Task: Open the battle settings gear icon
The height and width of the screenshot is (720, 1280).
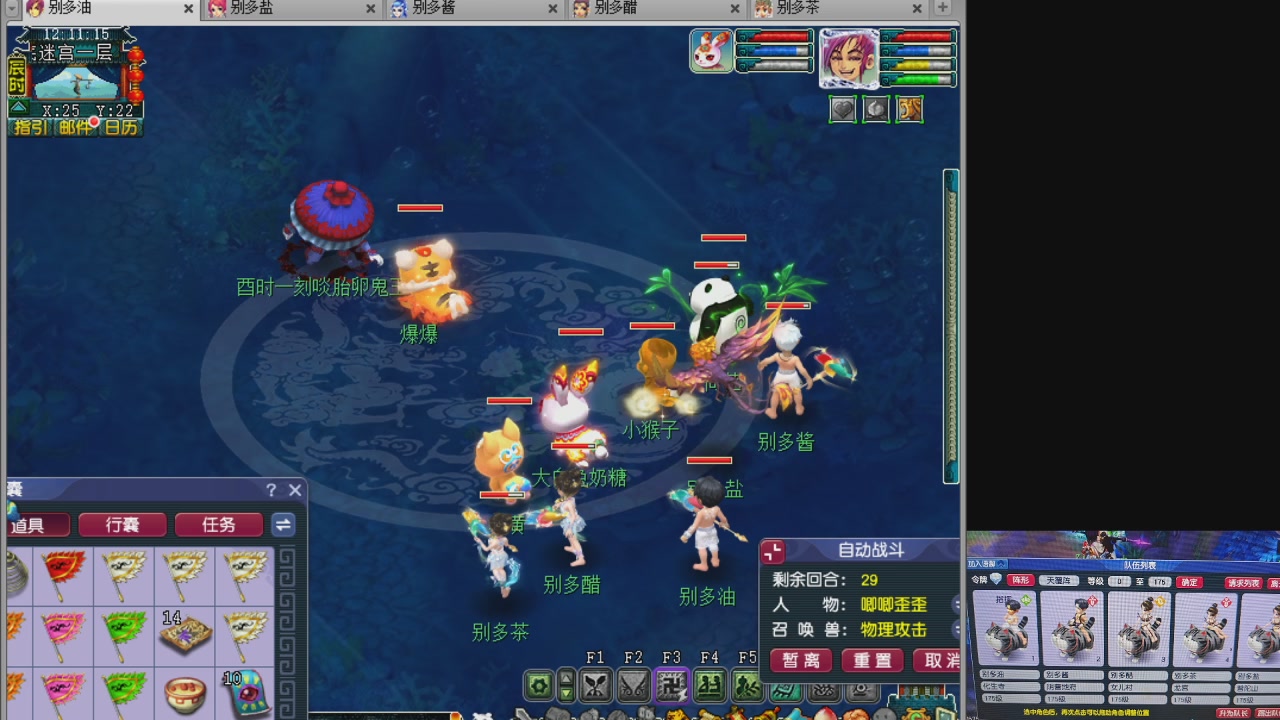Action: [x=539, y=683]
